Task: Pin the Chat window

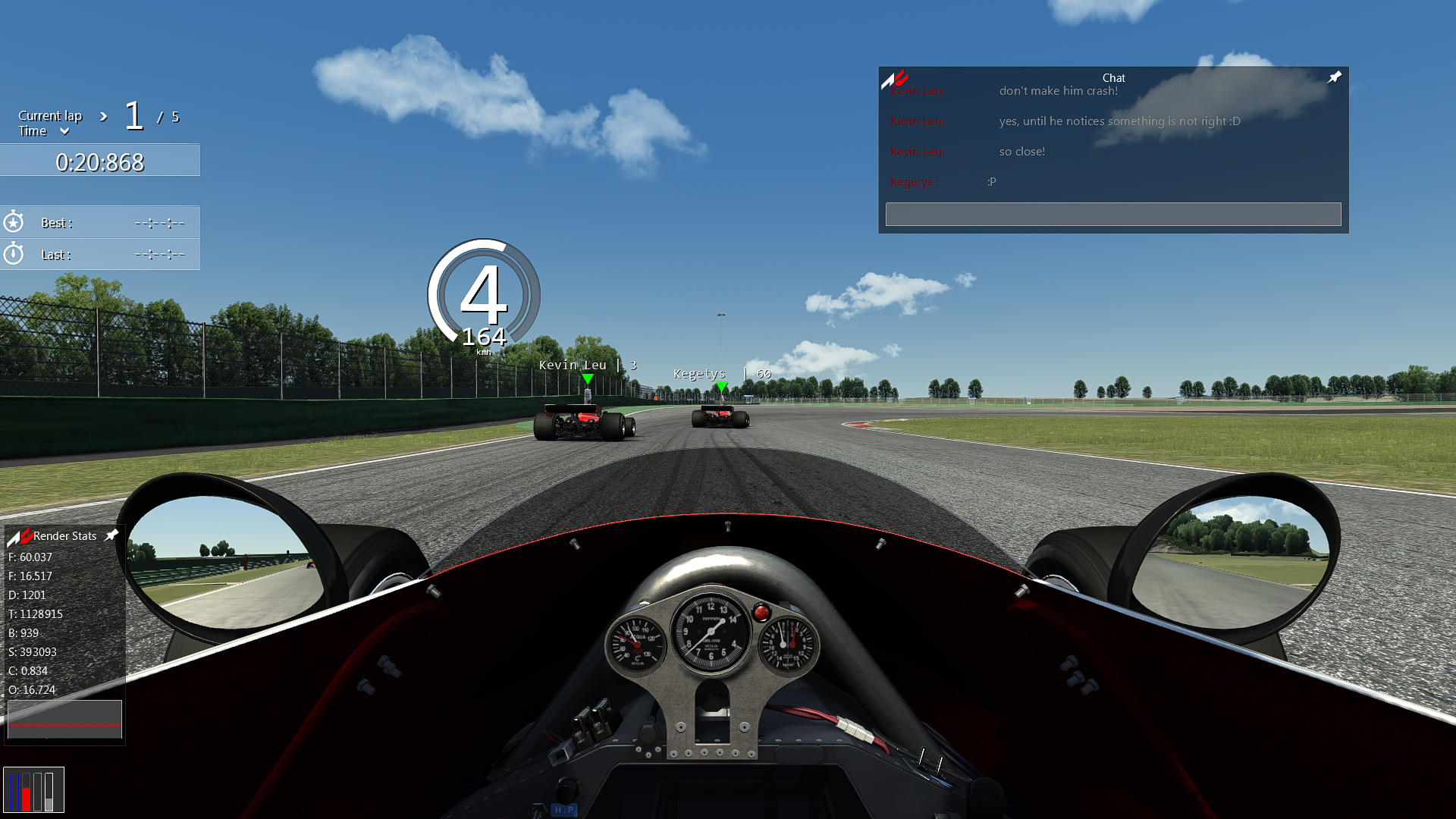Action: [x=1335, y=77]
